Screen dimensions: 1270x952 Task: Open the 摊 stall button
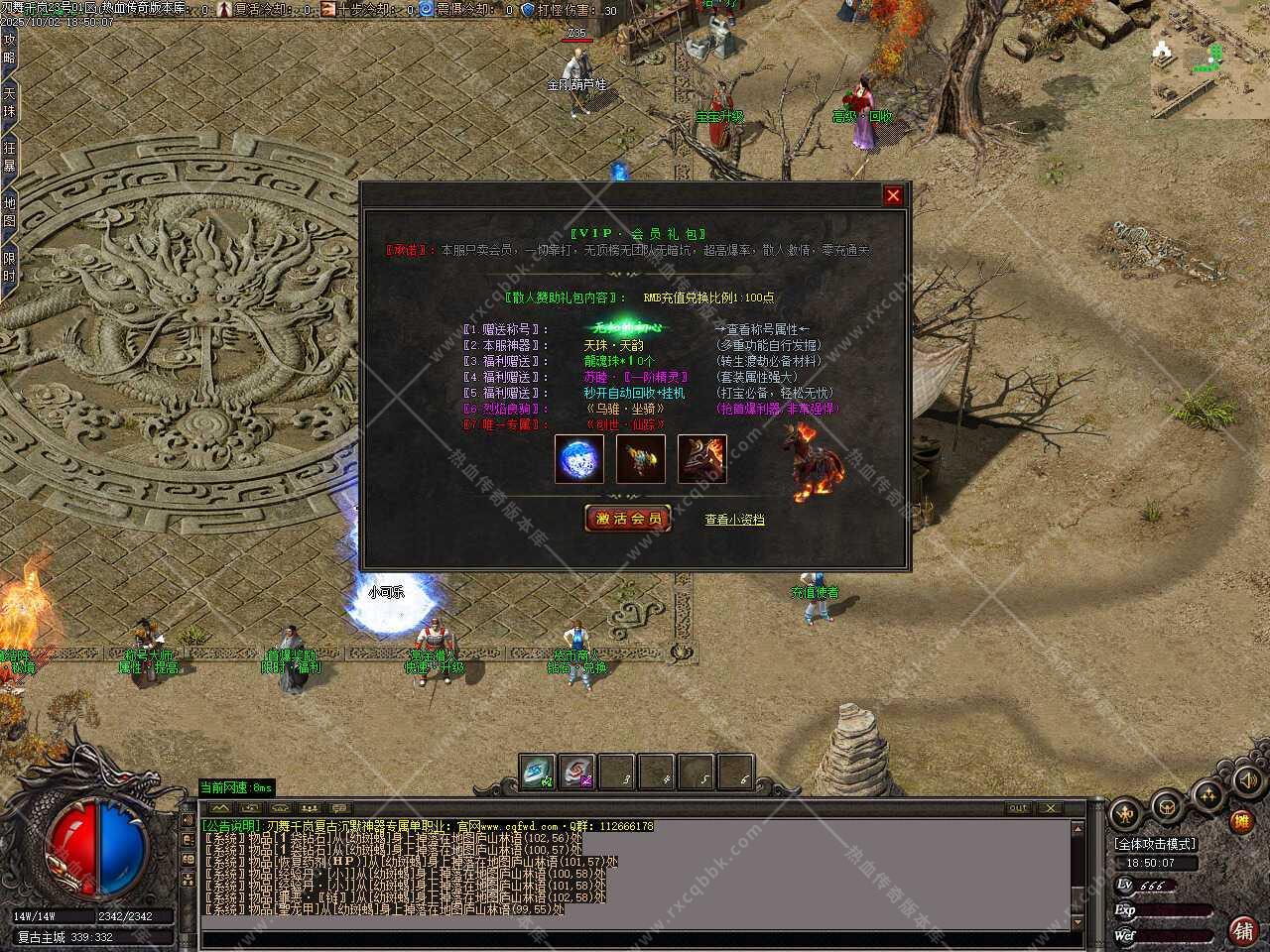[x=1240, y=821]
